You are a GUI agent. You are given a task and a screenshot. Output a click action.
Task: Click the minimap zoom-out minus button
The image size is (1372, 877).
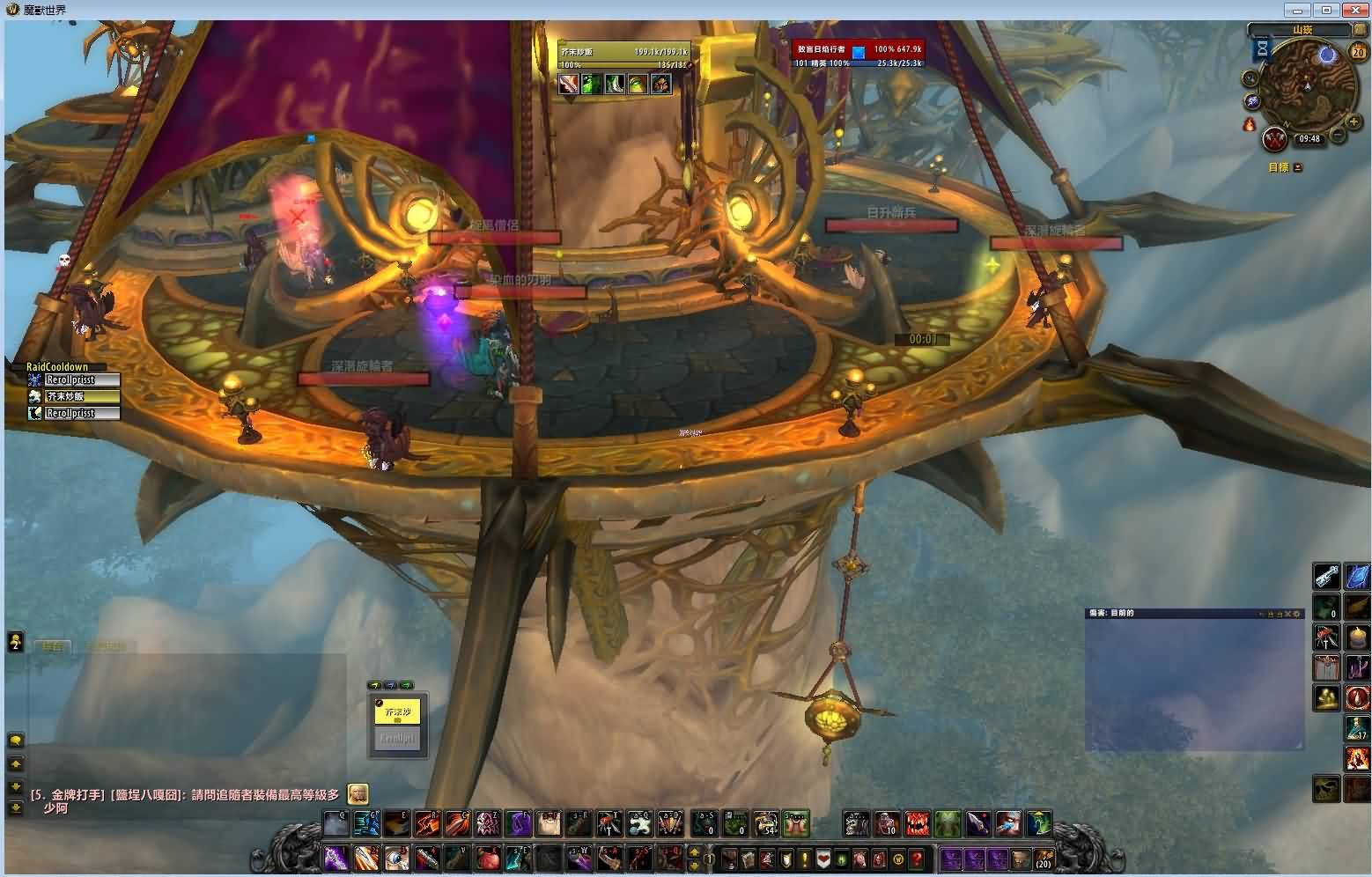pyautogui.click(x=1338, y=136)
